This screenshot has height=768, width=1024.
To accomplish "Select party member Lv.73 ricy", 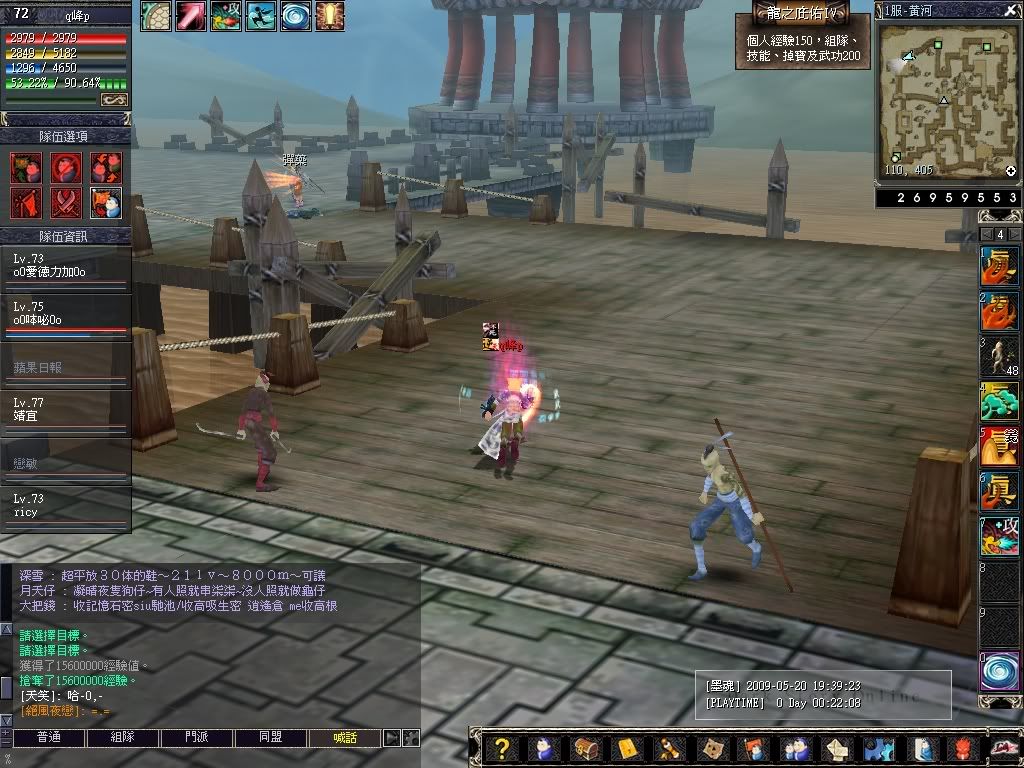I will coord(65,504).
